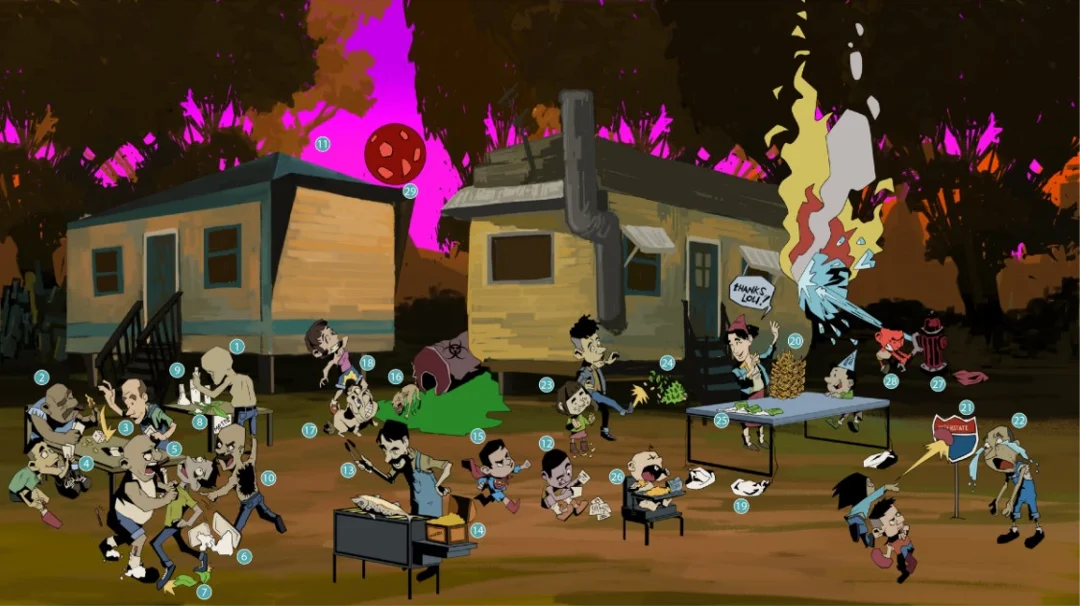The image size is (1080, 606).
Task: Select marker 27 by the fire hydrant
Action: (x=937, y=383)
